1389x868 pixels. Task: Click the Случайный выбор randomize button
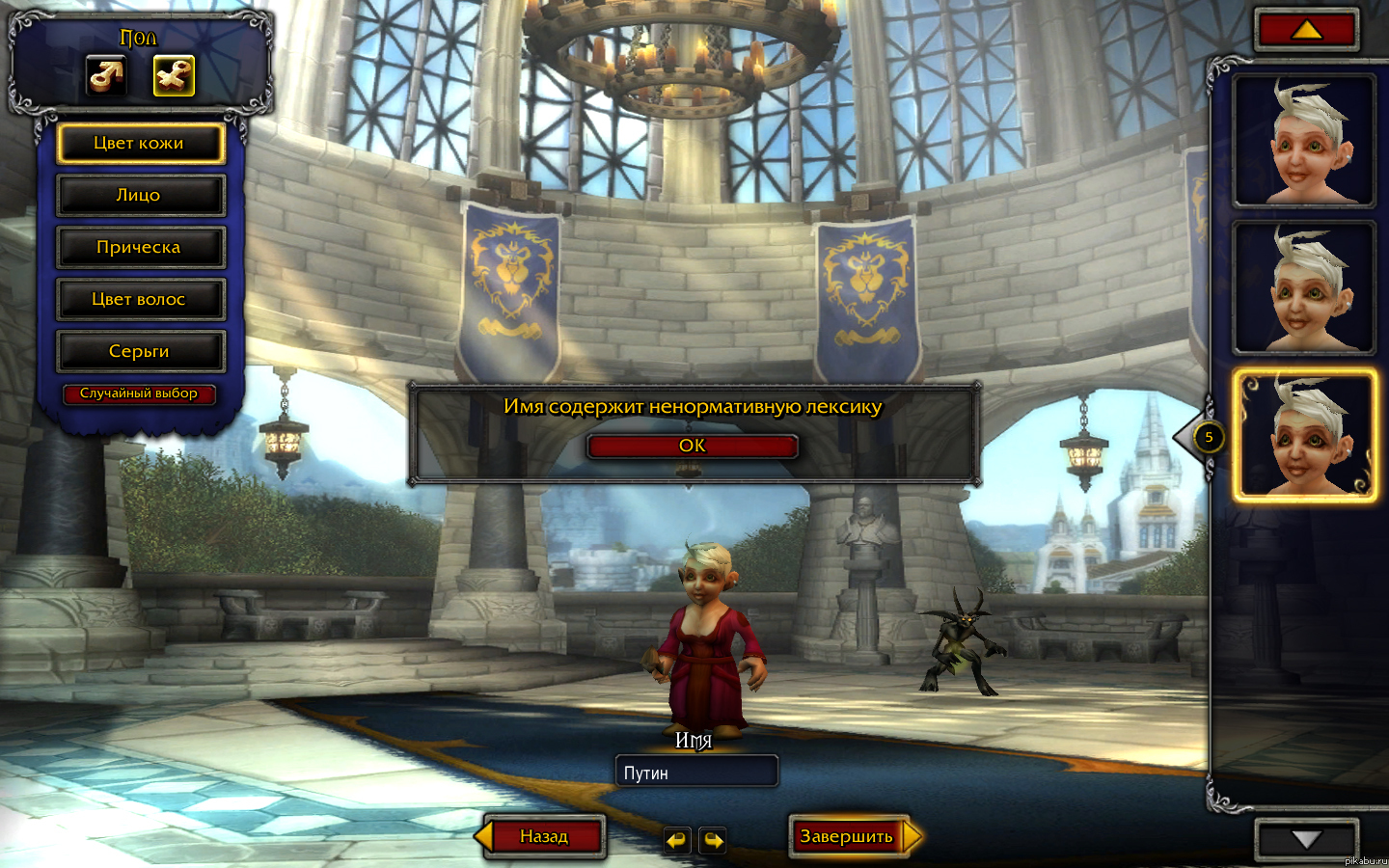tap(139, 393)
